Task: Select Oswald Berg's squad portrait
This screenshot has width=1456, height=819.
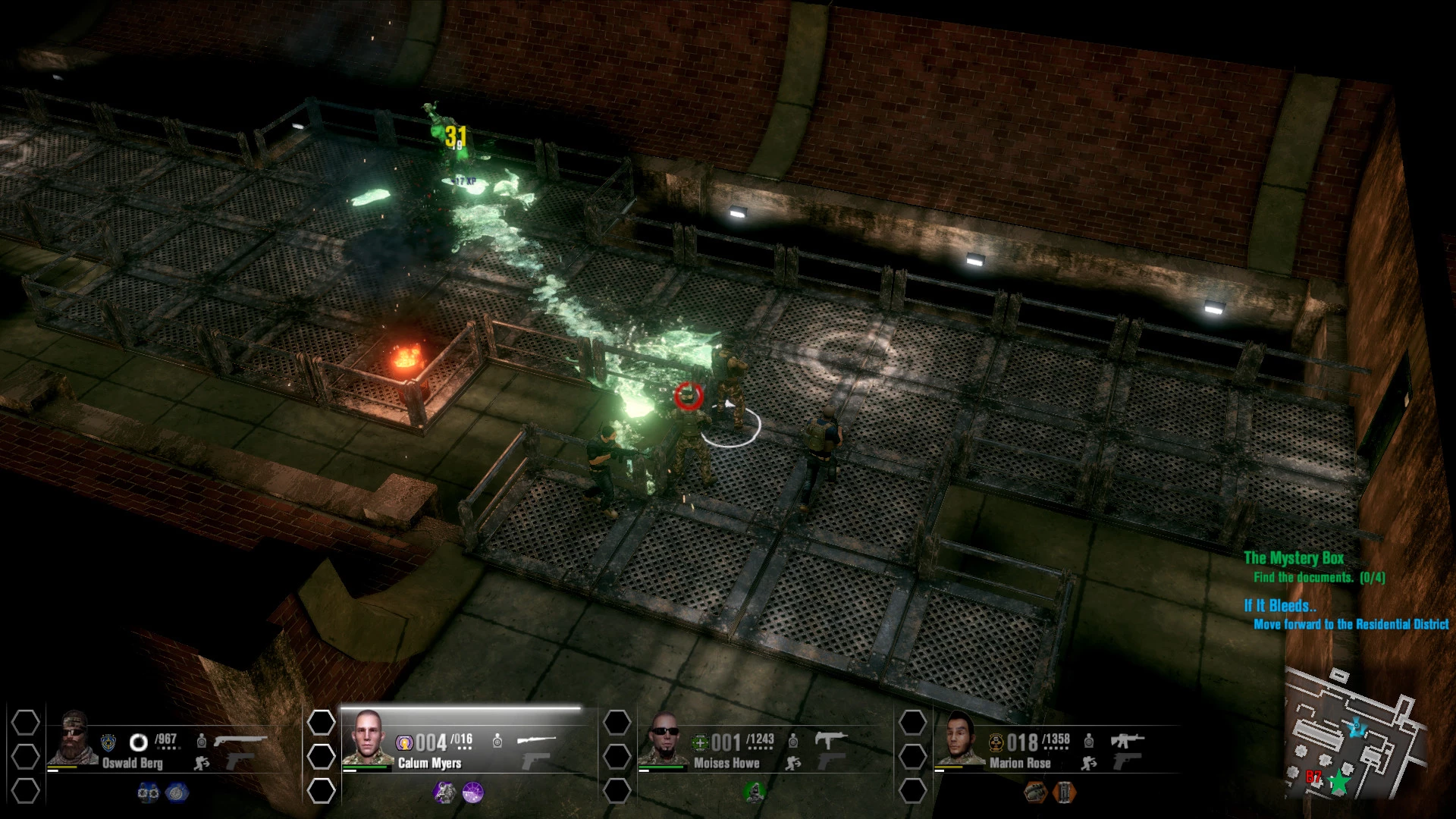Action: tap(73, 739)
